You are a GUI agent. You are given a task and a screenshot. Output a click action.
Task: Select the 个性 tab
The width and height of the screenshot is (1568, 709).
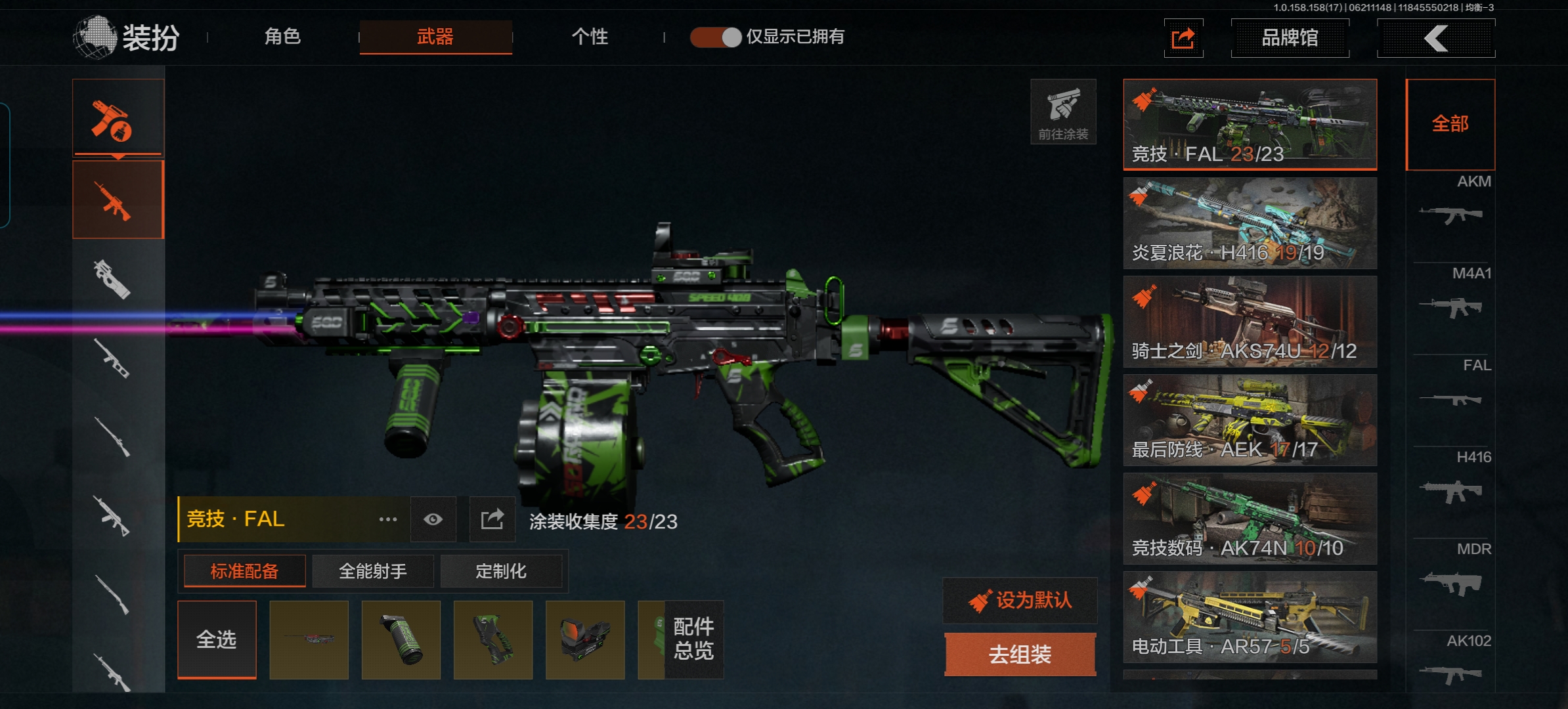click(589, 37)
